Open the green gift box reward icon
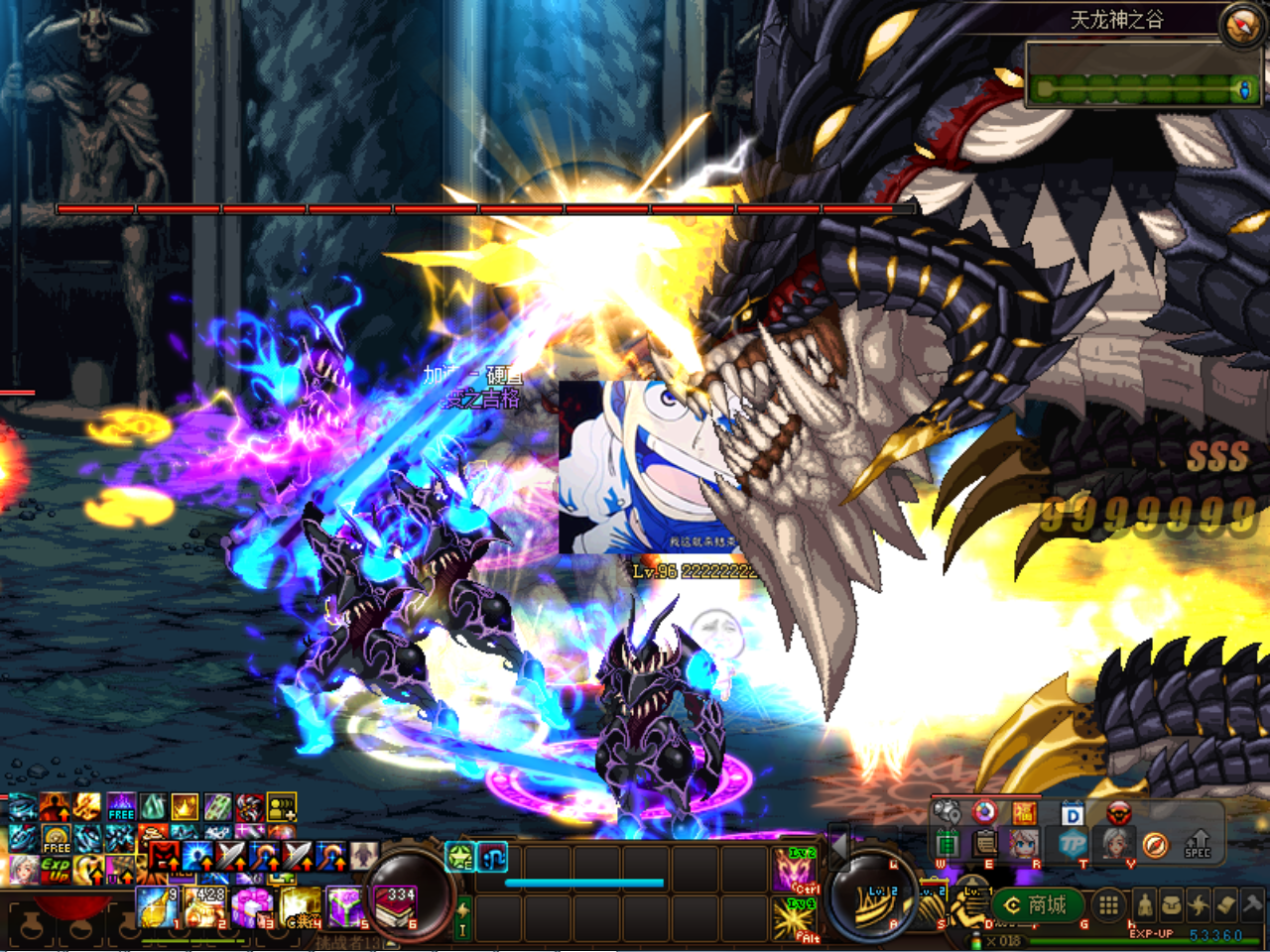 [x=948, y=844]
